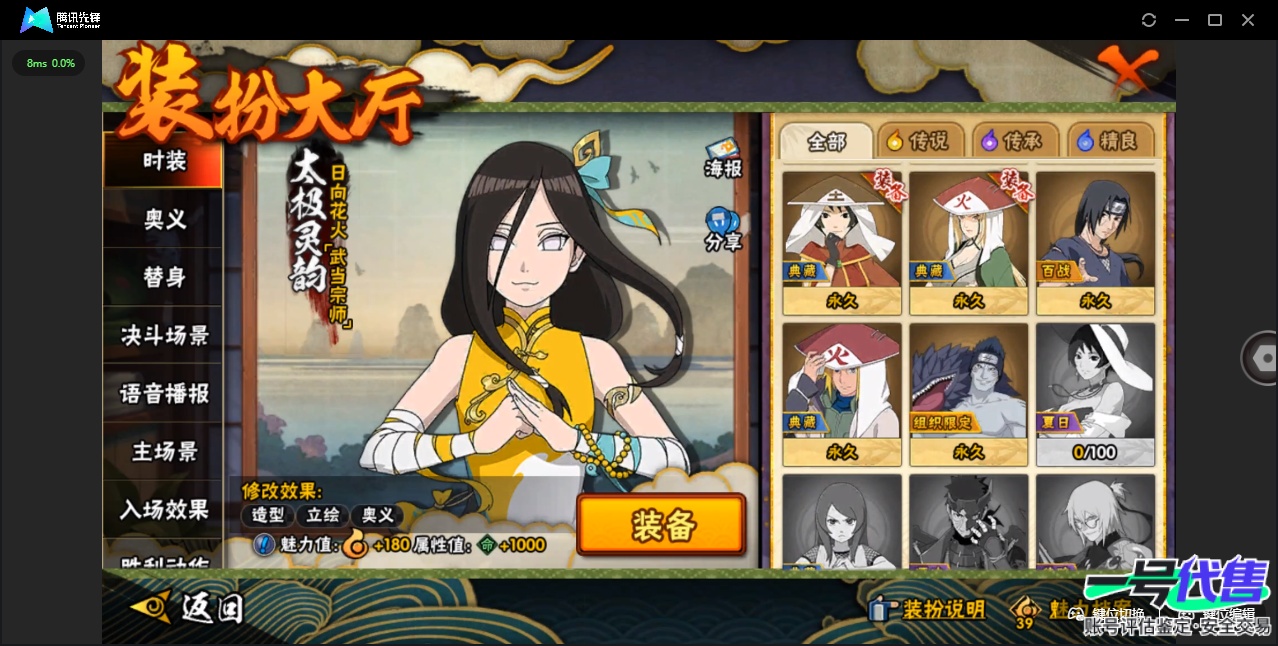The width and height of the screenshot is (1278, 646).
Task: Select the 百战 costume thumbnail
Action: [x=1095, y=243]
